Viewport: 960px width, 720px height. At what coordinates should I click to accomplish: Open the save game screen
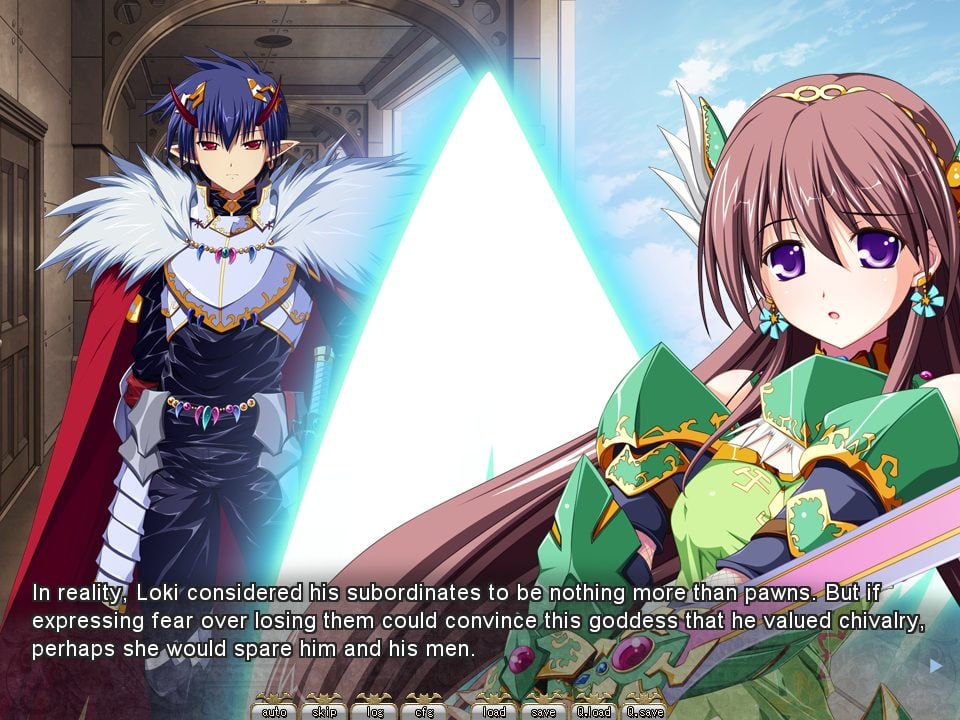click(544, 711)
